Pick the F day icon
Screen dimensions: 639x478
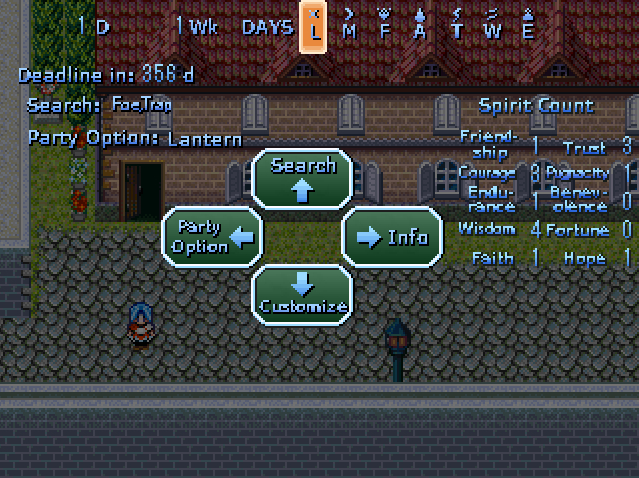pos(384,25)
